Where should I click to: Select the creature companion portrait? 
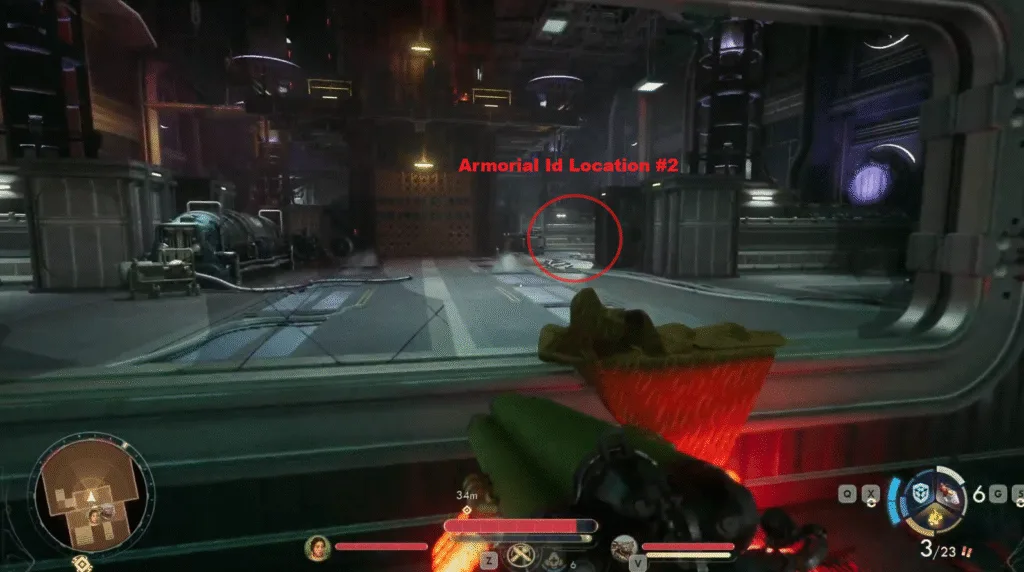(624, 547)
